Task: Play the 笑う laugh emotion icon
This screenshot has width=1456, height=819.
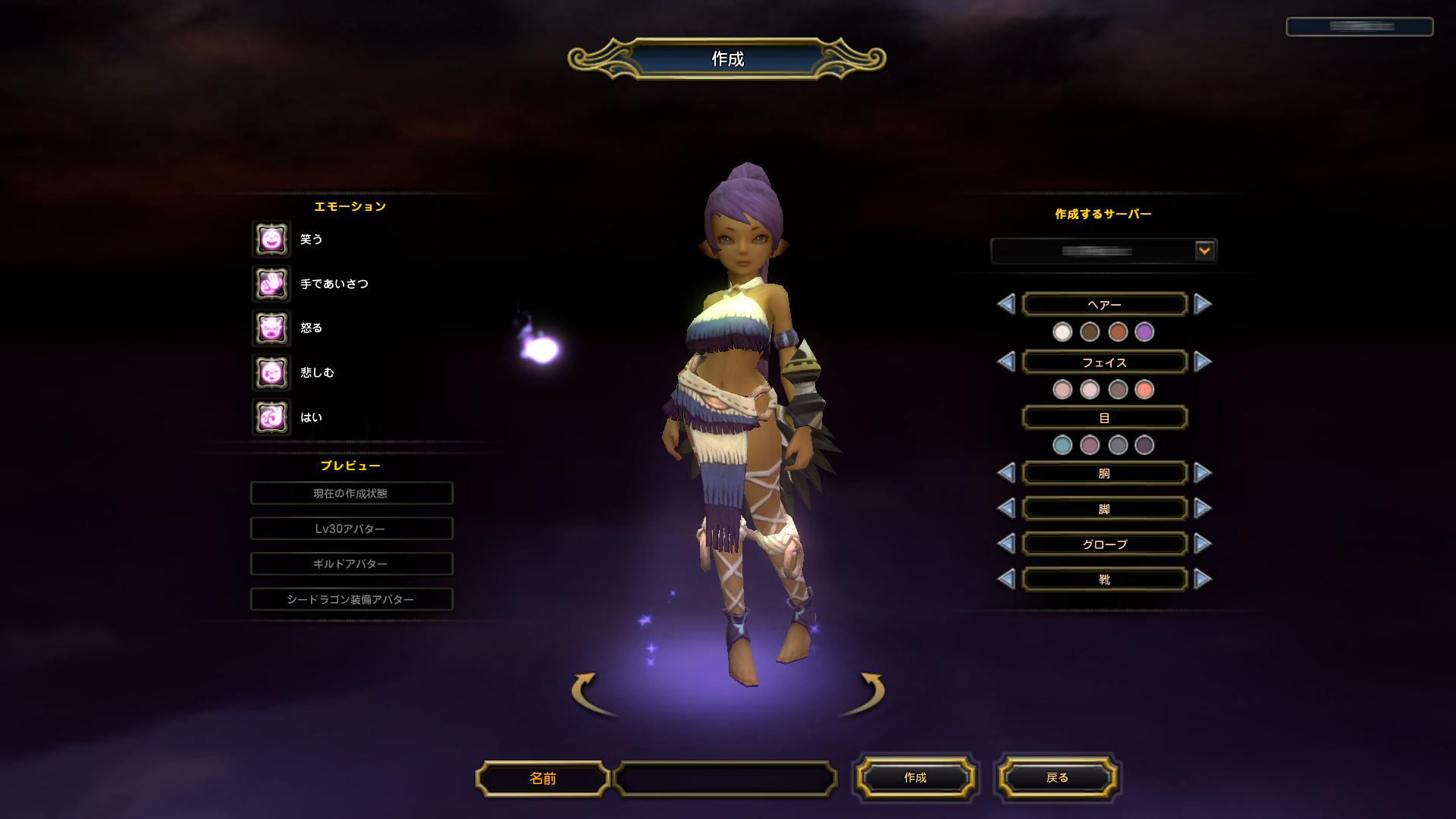Action: coord(271,240)
